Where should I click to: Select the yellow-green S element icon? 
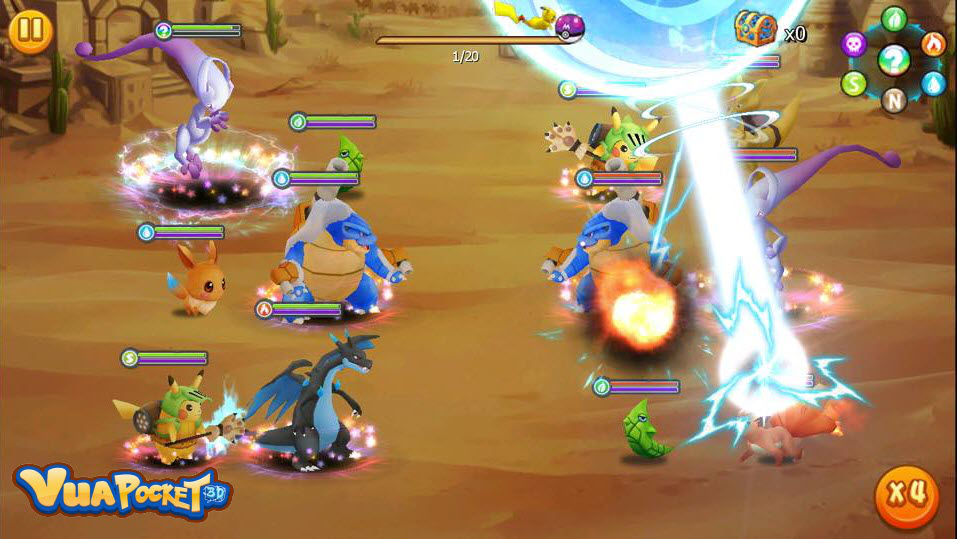854,84
